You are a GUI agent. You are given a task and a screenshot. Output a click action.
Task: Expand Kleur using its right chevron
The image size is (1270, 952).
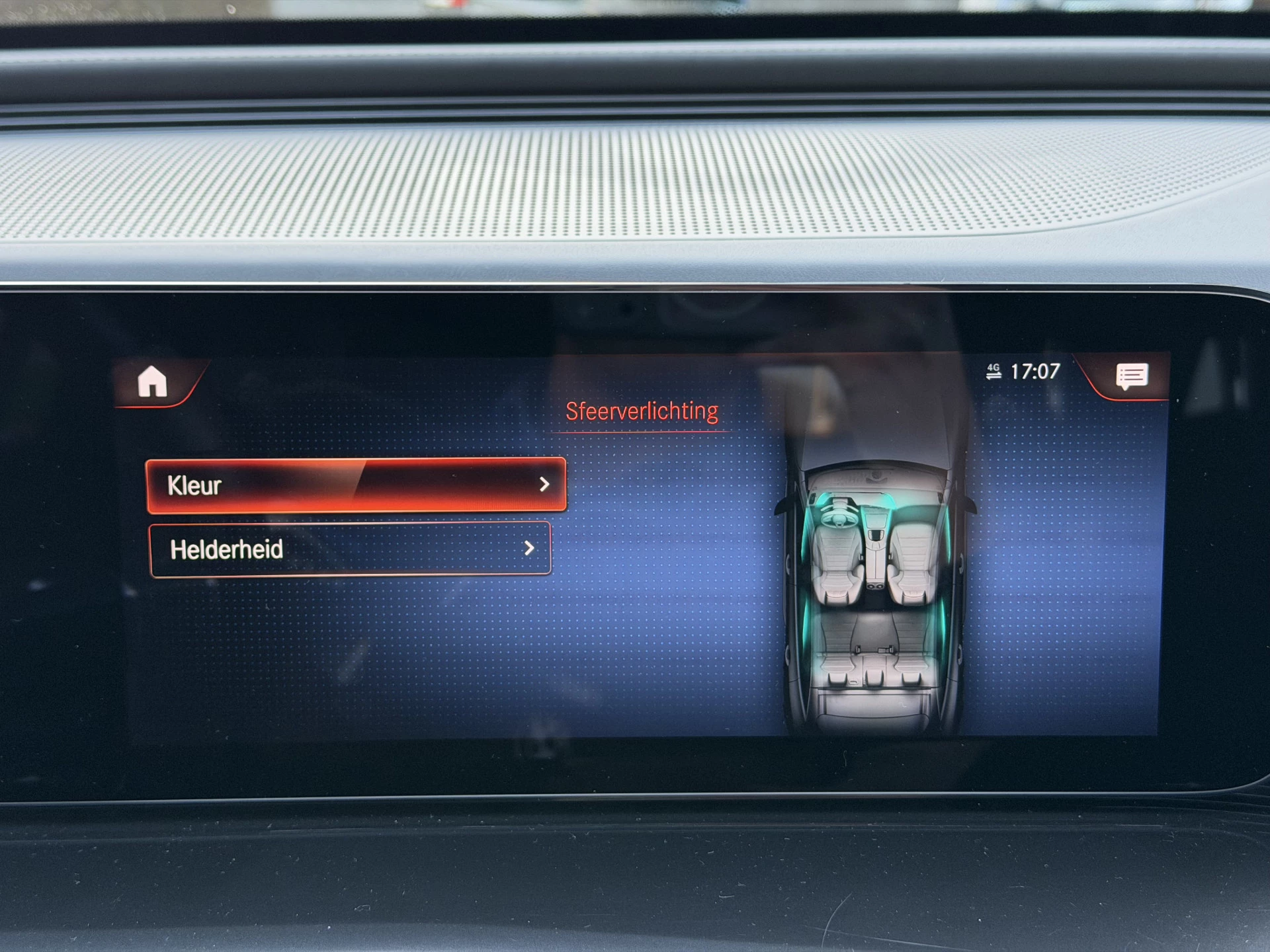pos(544,485)
